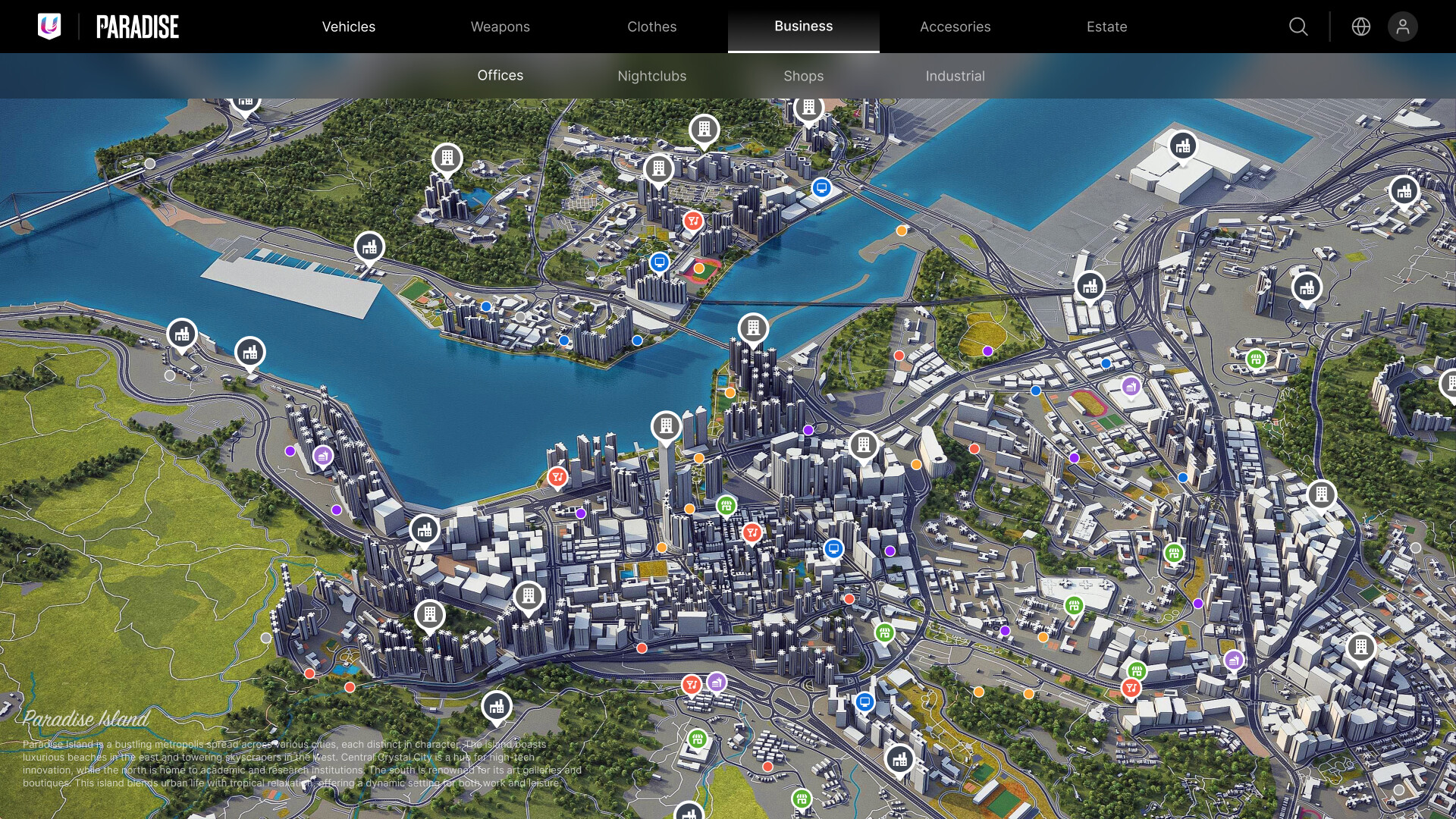Select the office pin among the downtown skyscrapers
The image size is (1456, 819).
tap(667, 426)
